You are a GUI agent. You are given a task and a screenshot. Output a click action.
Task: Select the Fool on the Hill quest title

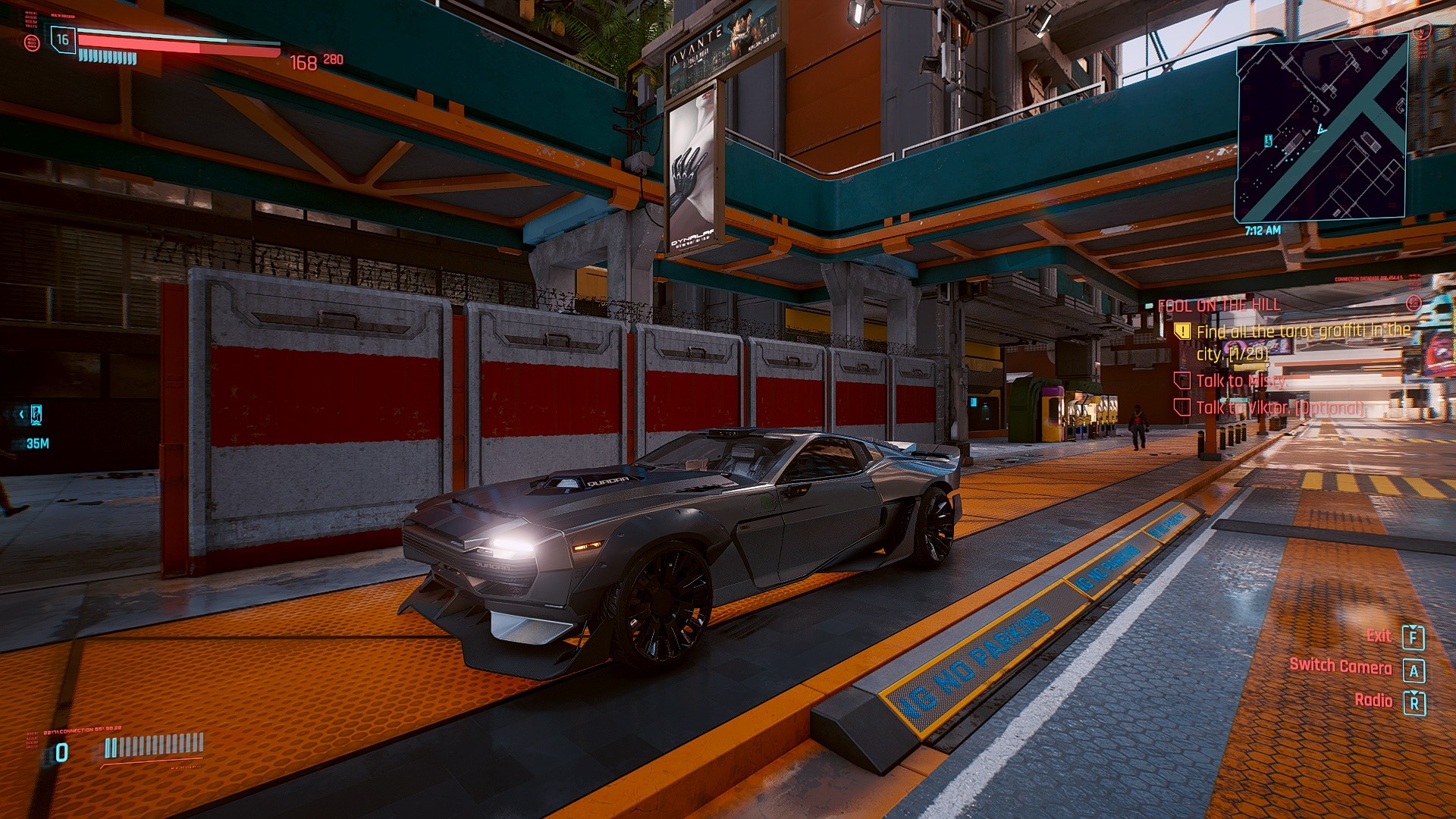click(x=1219, y=305)
